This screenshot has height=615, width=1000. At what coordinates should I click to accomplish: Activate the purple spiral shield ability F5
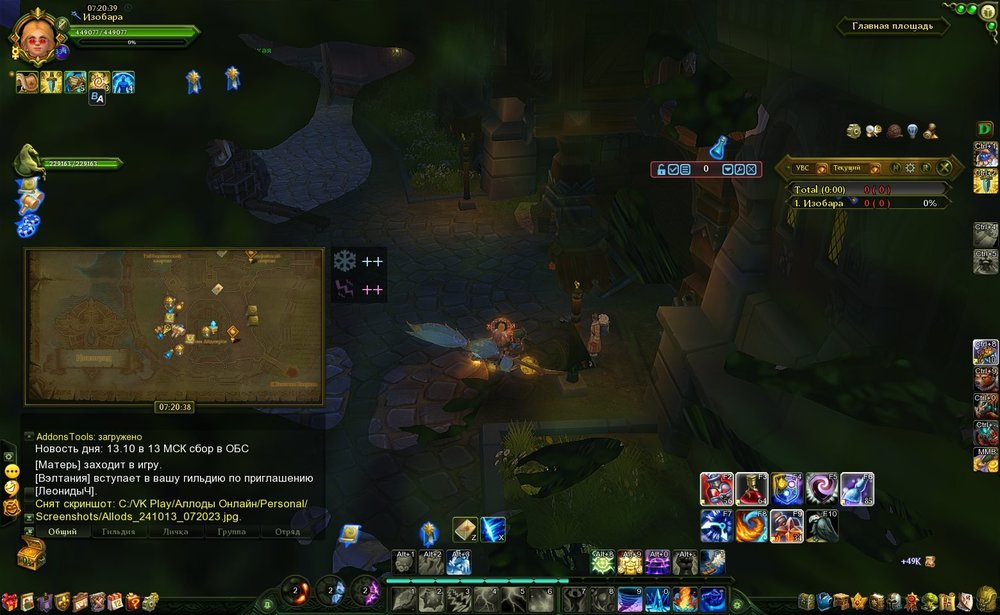(x=822, y=489)
